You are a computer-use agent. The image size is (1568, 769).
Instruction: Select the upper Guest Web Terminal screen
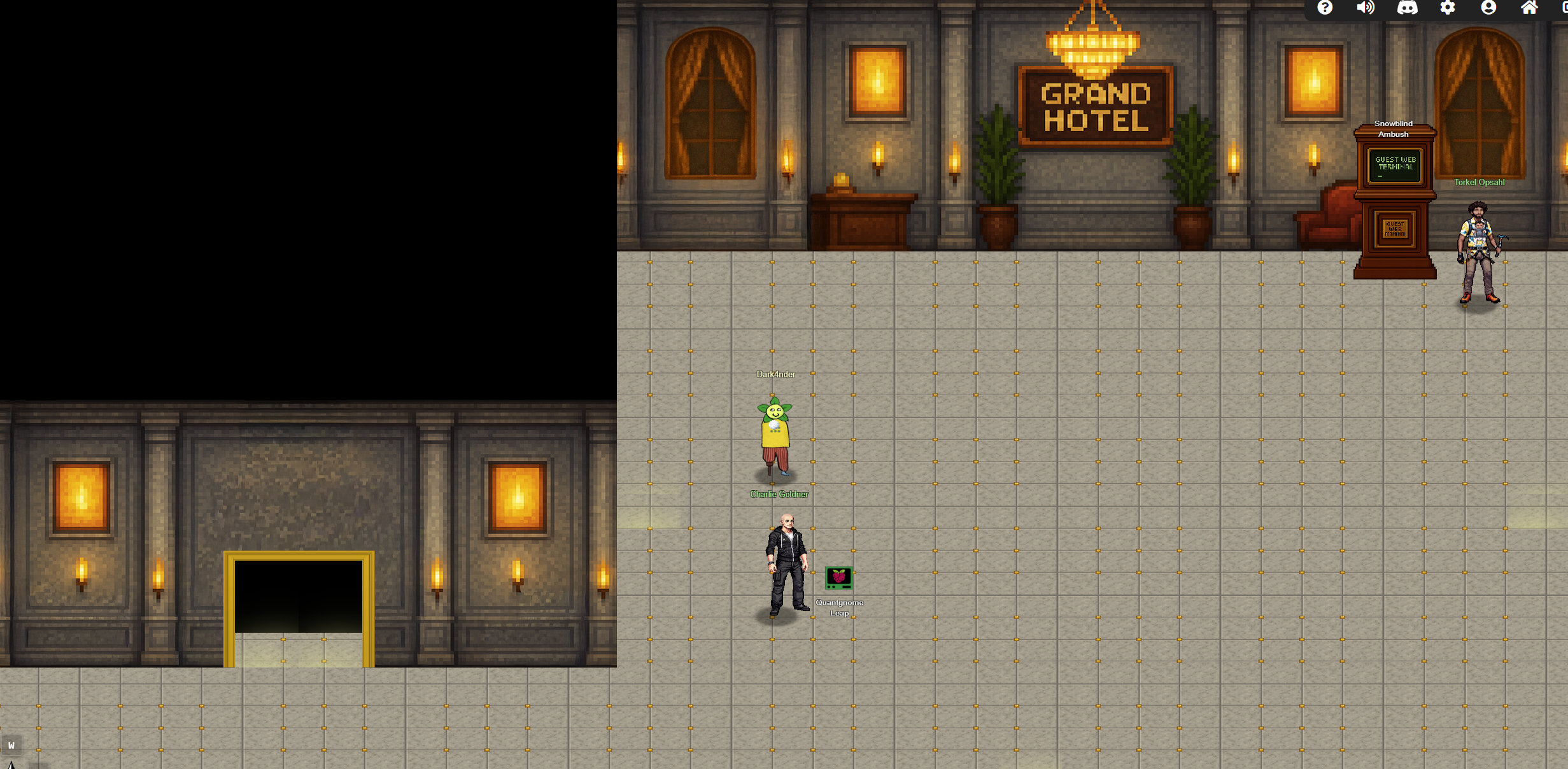[1394, 166]
